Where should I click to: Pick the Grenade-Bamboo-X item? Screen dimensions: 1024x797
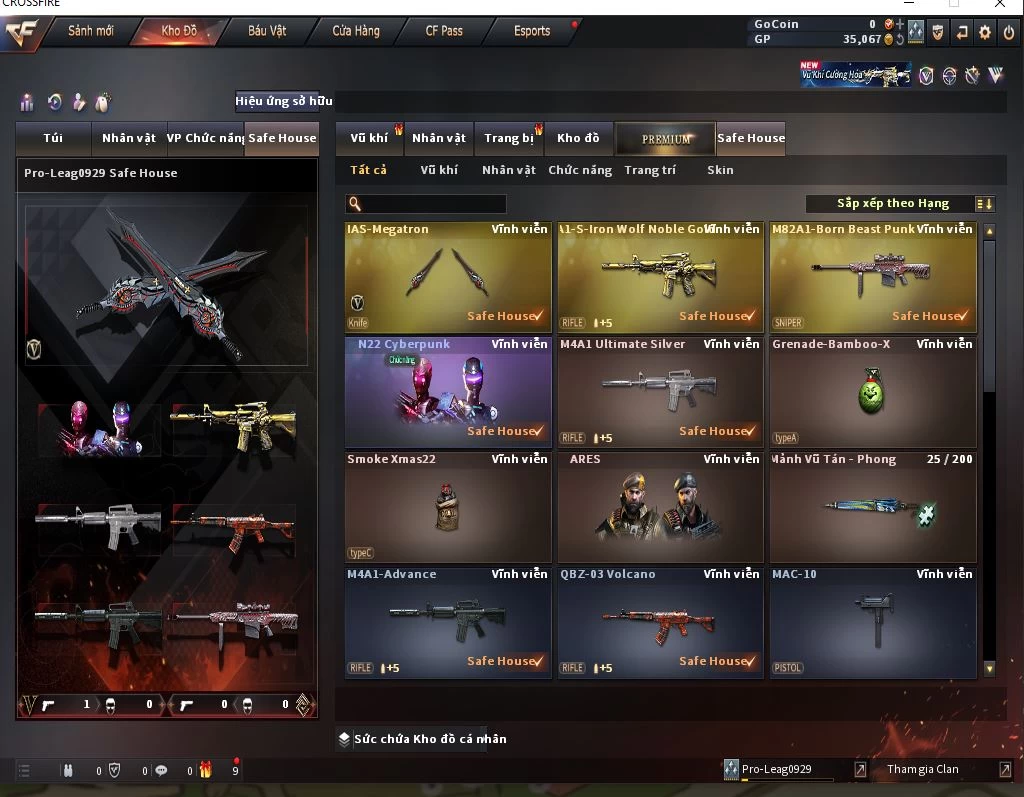(872, 392)
